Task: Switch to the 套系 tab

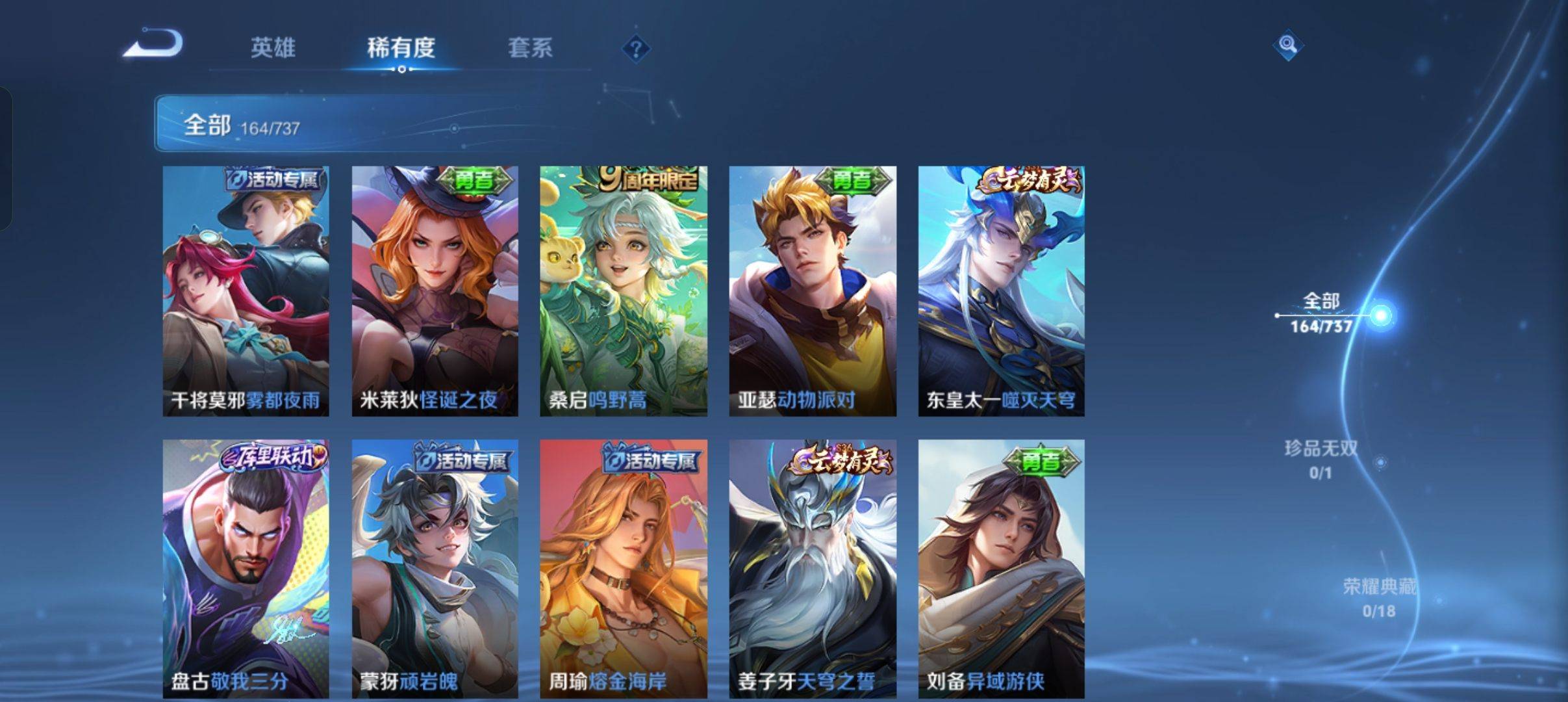Action: click(531, 47)
